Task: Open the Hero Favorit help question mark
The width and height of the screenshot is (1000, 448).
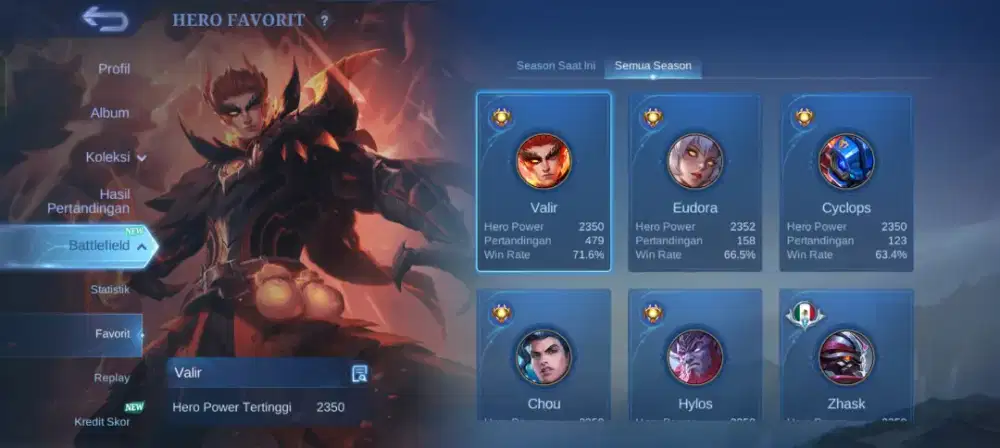Action: click(323, 20)
